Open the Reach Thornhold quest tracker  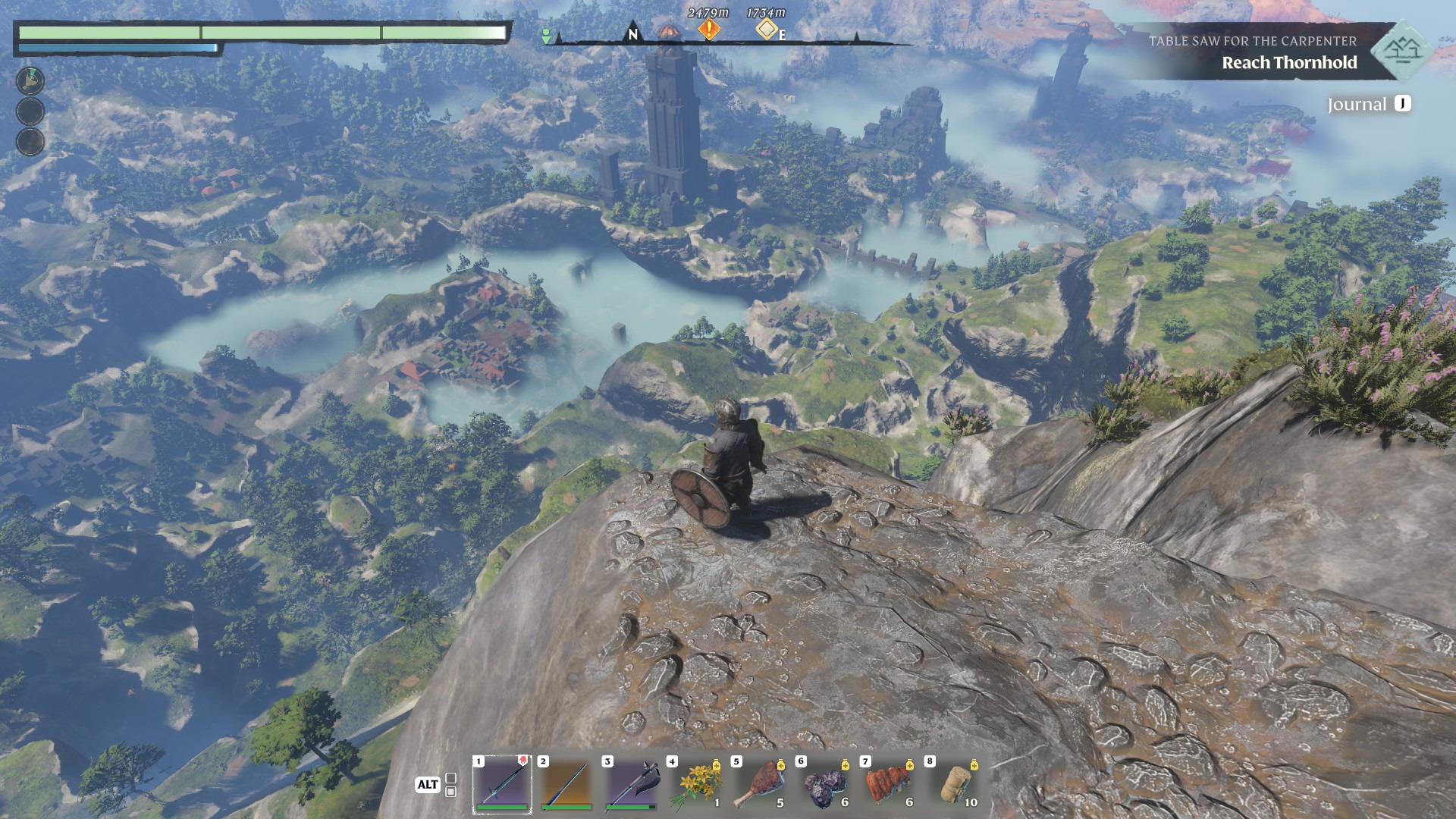click(1288, 63)
